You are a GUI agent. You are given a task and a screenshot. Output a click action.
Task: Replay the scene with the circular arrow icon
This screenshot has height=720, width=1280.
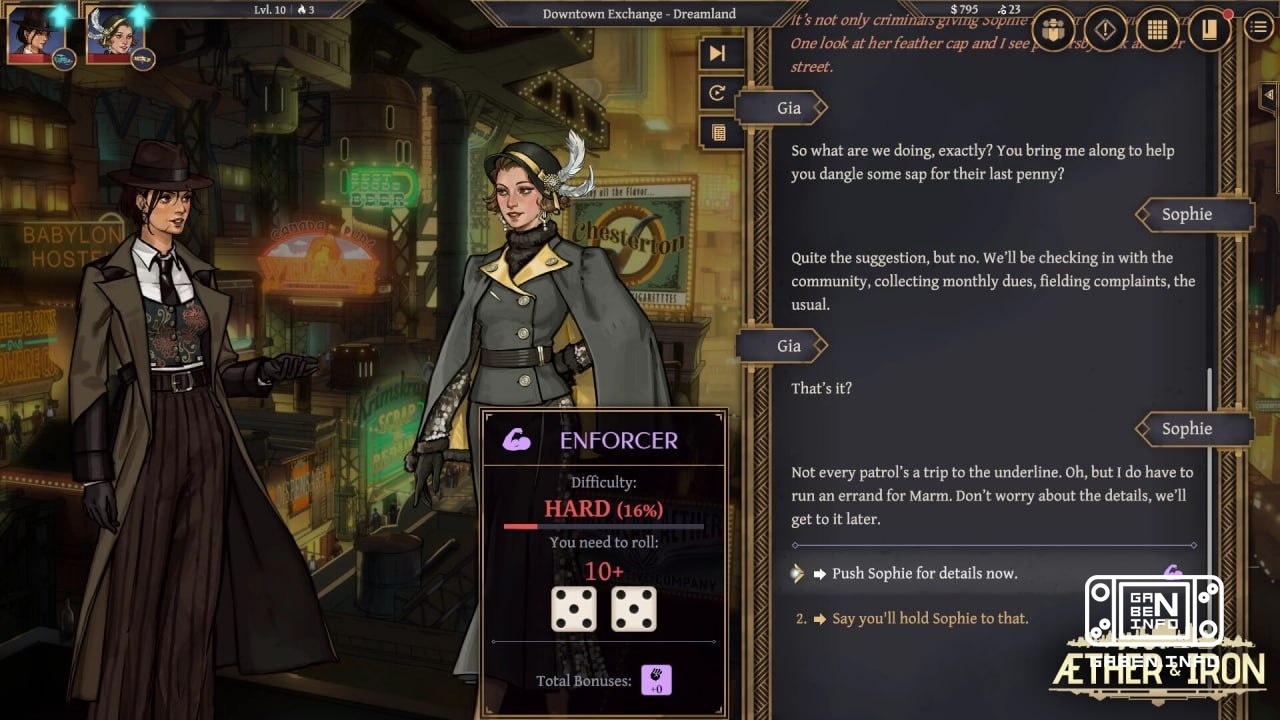coord(719,93)
